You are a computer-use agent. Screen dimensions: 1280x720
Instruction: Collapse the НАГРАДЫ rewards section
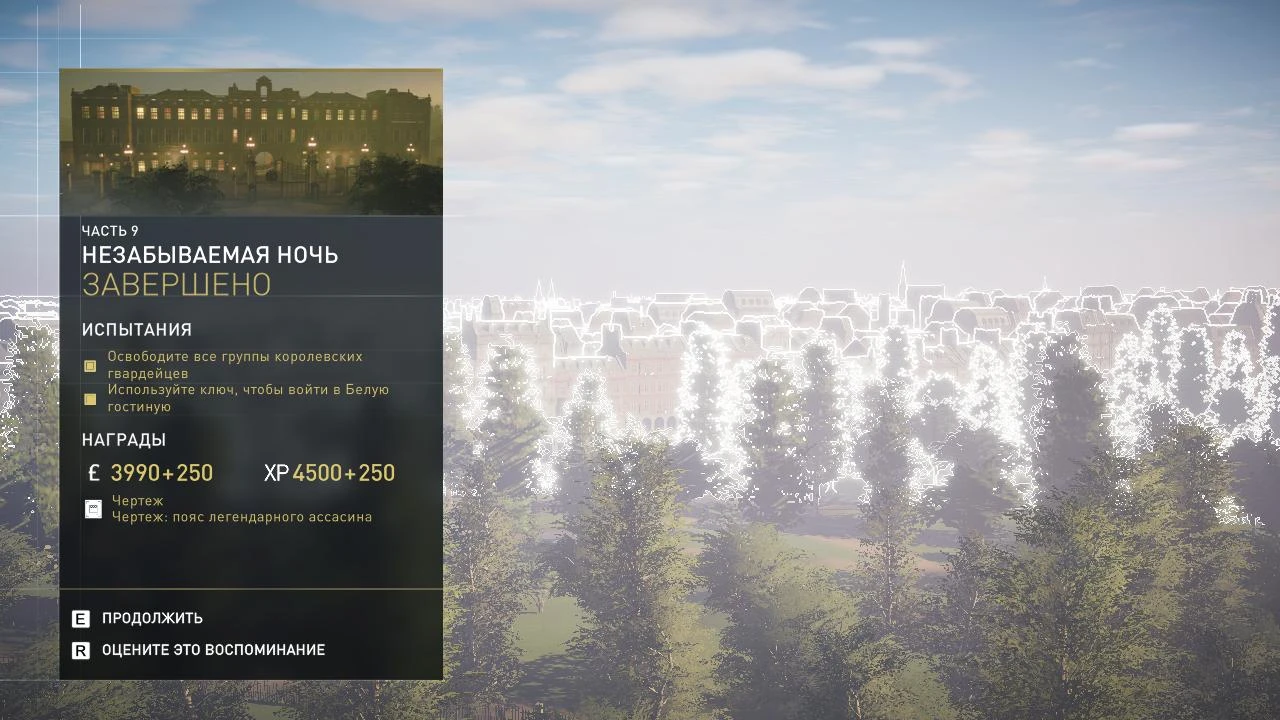click(x=124, y=439)
